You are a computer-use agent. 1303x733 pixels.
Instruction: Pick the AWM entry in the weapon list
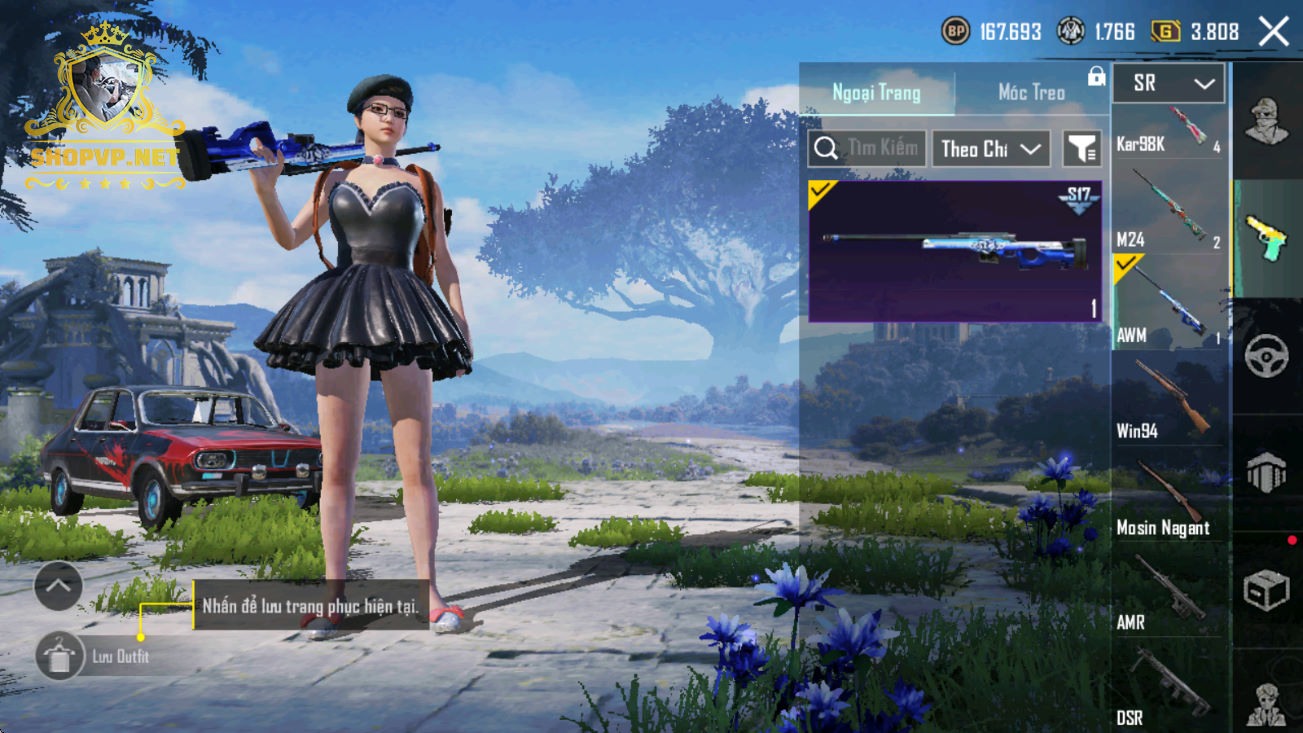[1169, 302]
